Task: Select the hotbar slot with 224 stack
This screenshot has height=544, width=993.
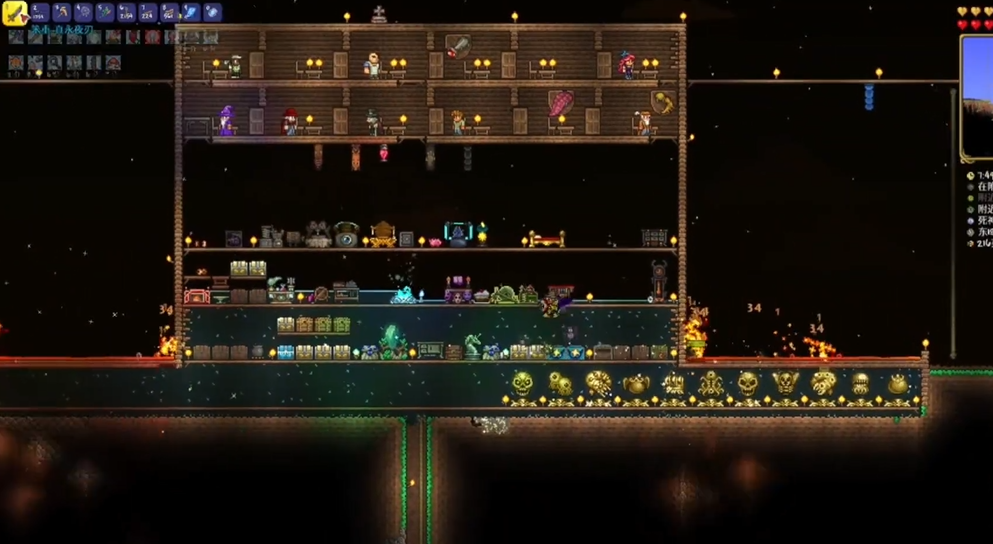Action: click(147, 13)
